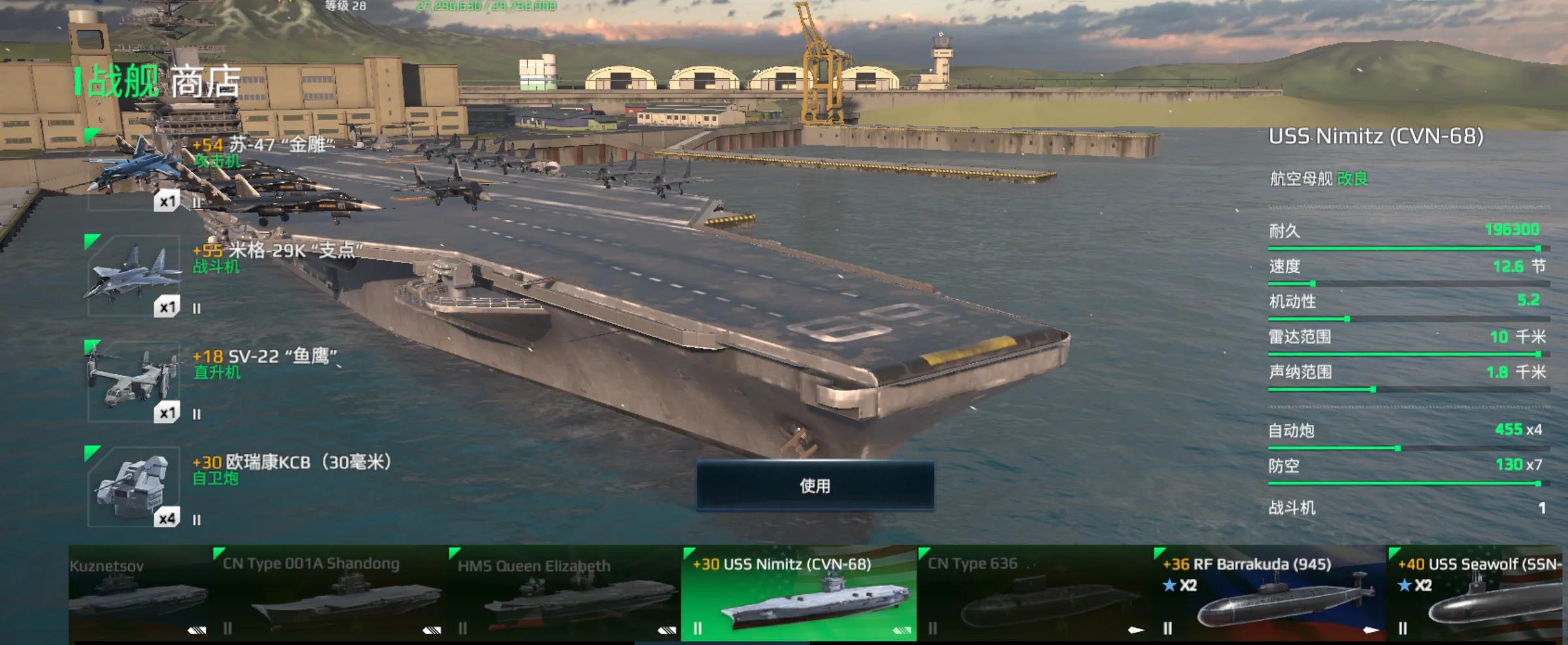The image size is (1568, 645).
Task: Choose the HMS Queen Elizabeth carrier
Action: pos(564,594)
